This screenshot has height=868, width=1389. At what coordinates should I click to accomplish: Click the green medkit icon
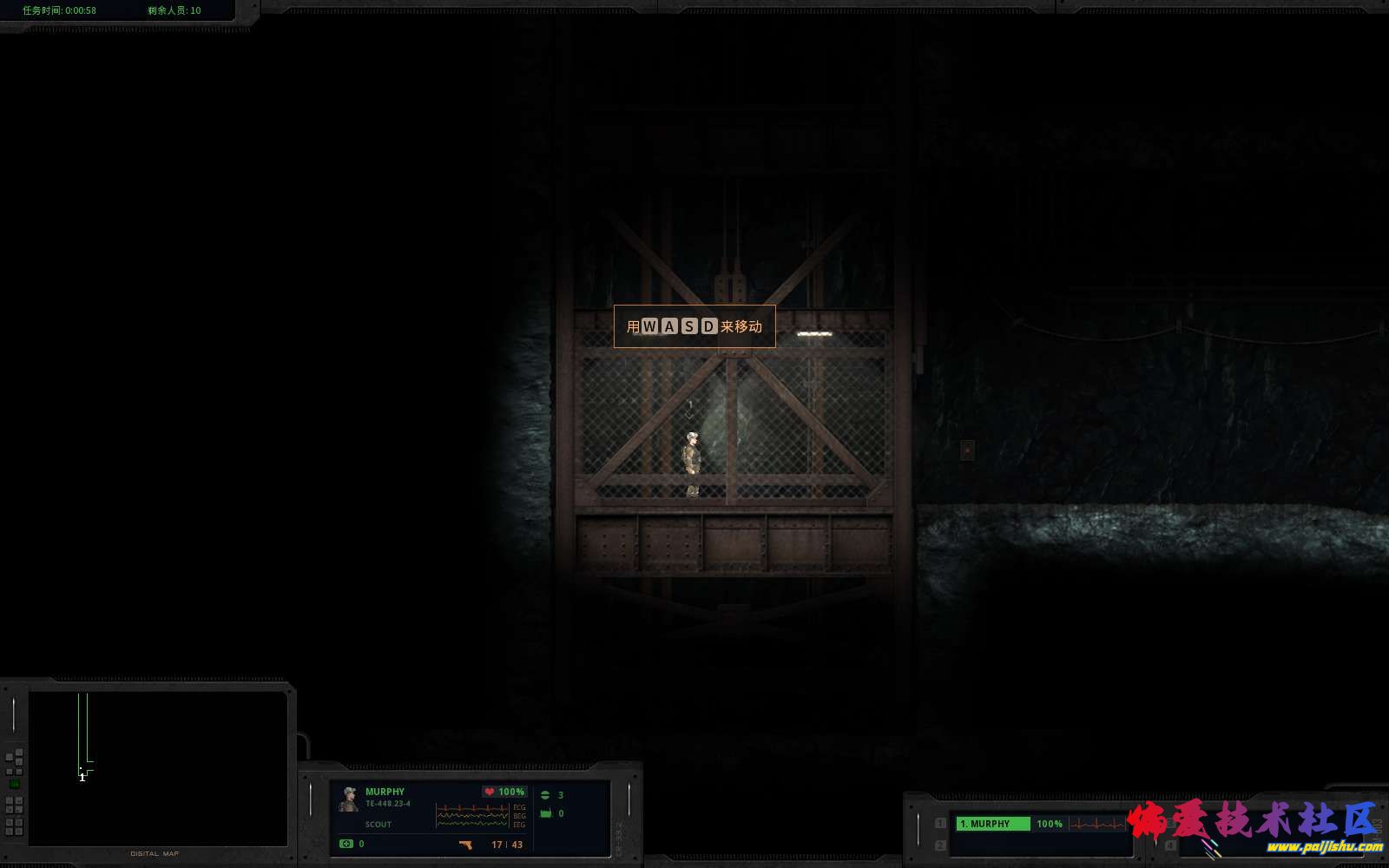[x=346, y=844]
